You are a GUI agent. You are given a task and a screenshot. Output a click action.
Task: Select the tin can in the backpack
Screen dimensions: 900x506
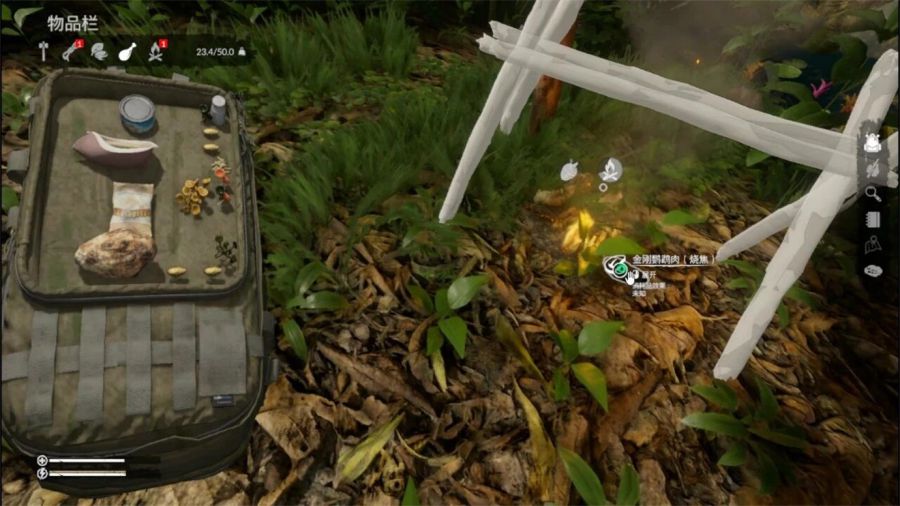[x=137, y=112]
